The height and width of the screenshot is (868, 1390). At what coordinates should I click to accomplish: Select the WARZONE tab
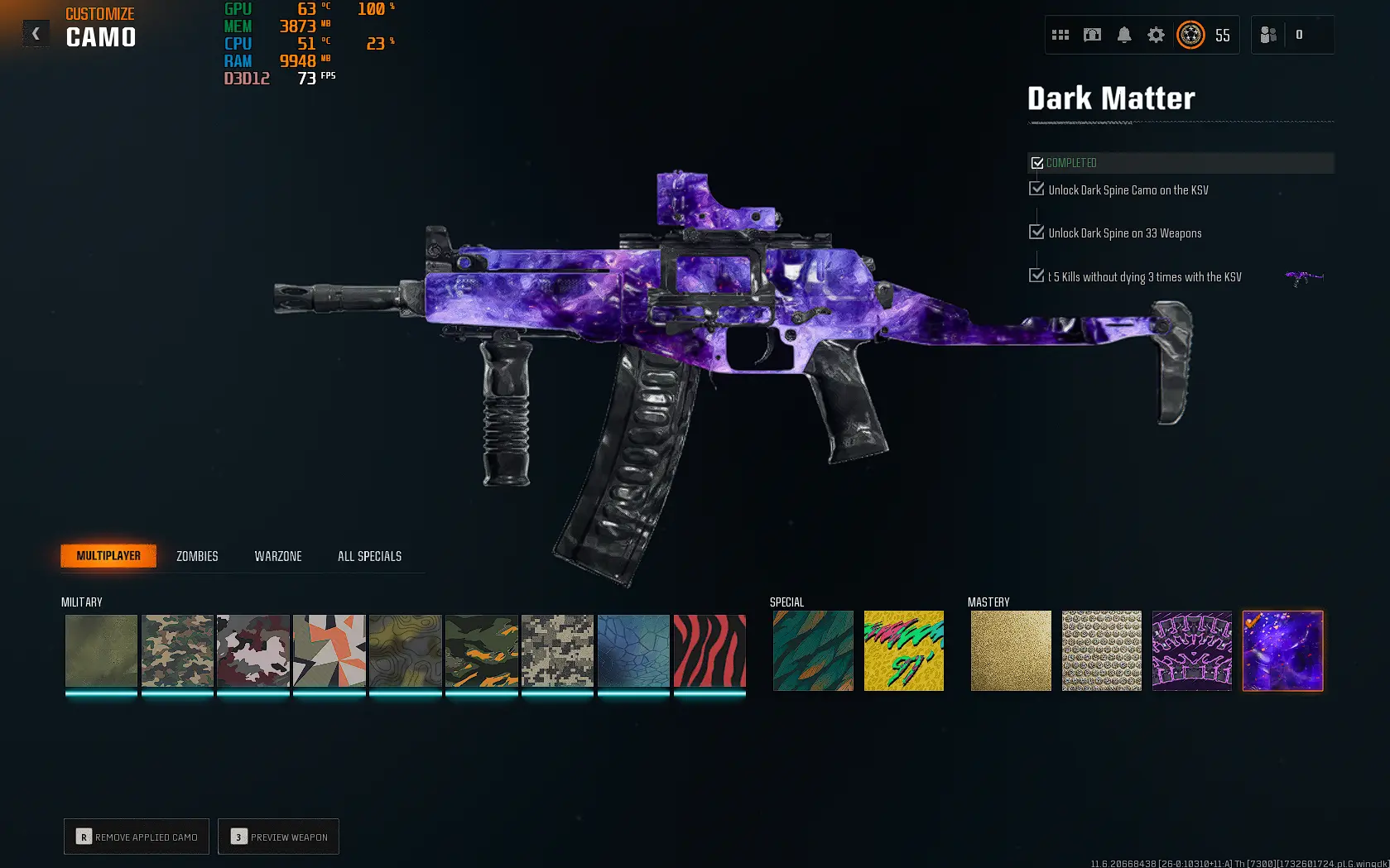(x=277, y=556)
